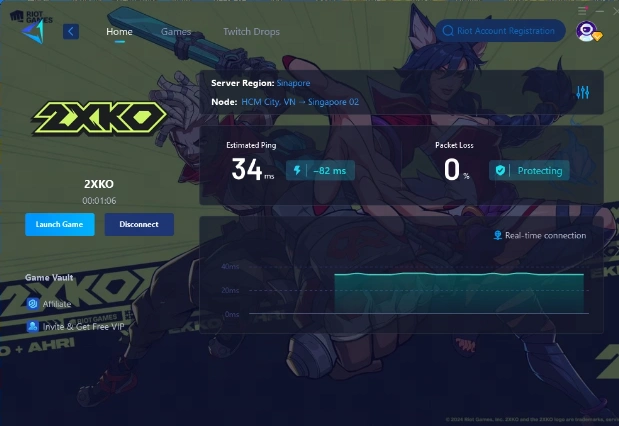Search using Riot Account Registration box
Viewport: 619px width, 426px height.
pyautogui.click(x=498, y=31)
